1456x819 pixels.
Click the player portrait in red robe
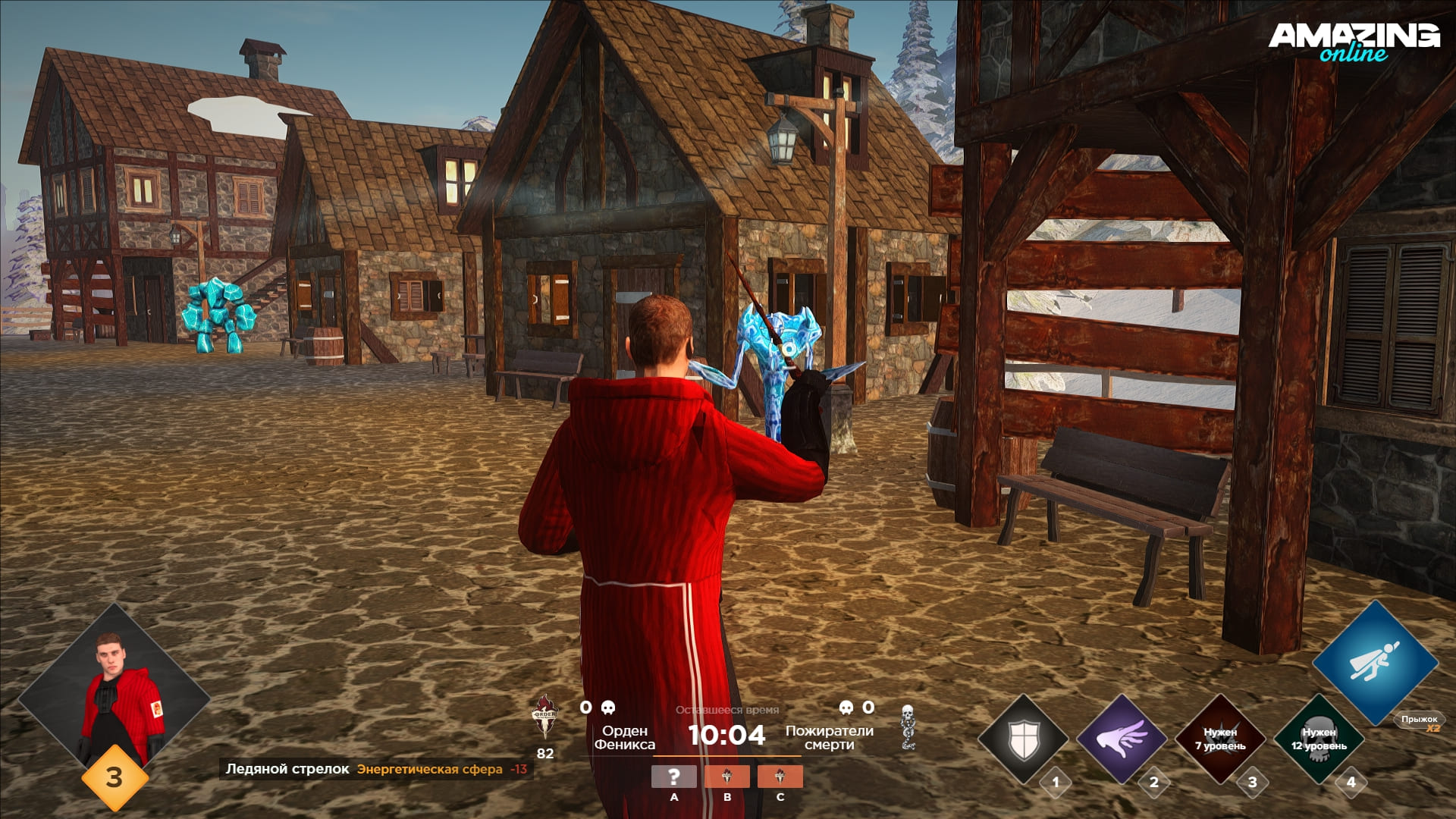[x=114, y=698]
